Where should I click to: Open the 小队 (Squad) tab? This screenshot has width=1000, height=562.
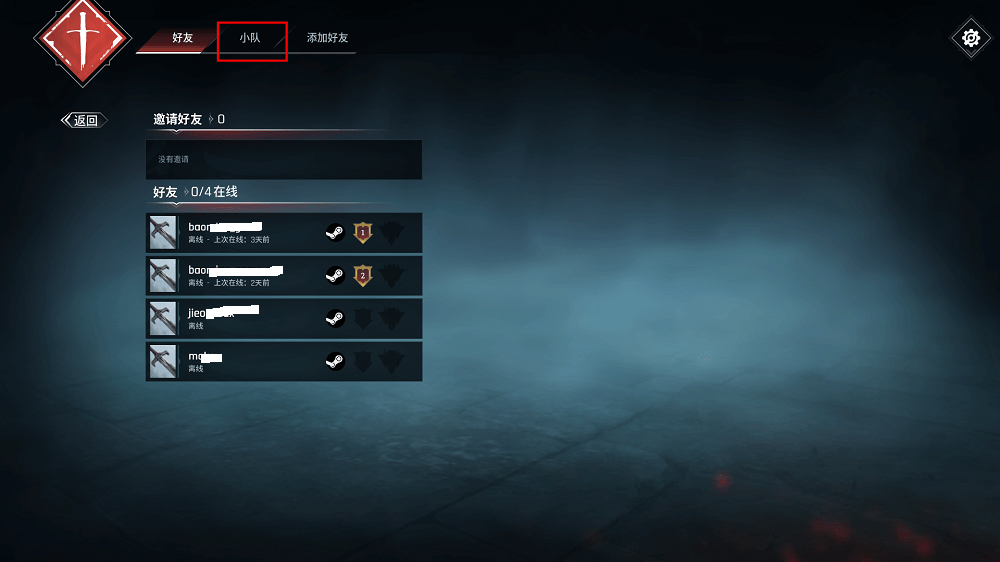[250, 38]
